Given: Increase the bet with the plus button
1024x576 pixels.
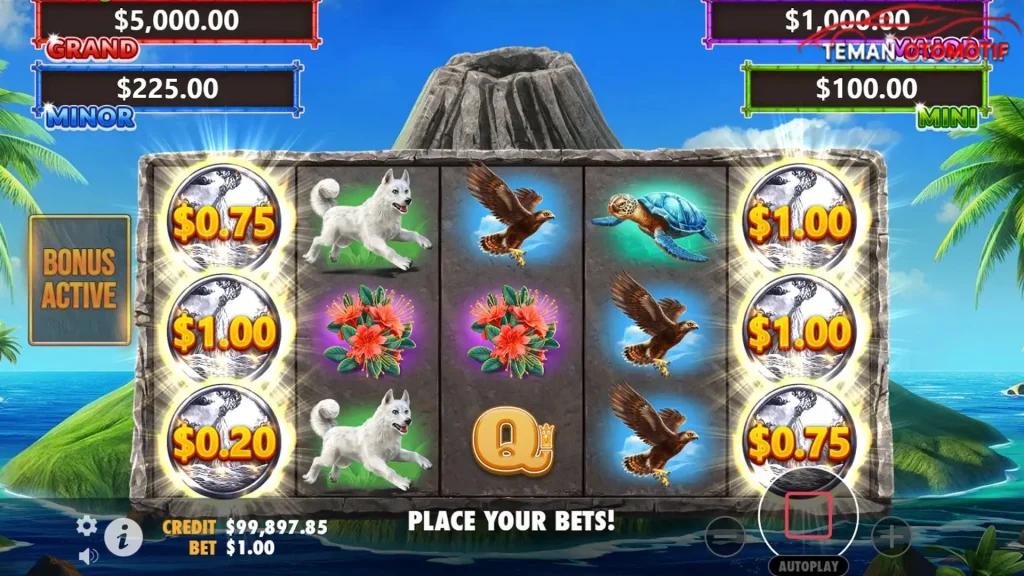Looking at the screenshot, I should pos(890,537).
